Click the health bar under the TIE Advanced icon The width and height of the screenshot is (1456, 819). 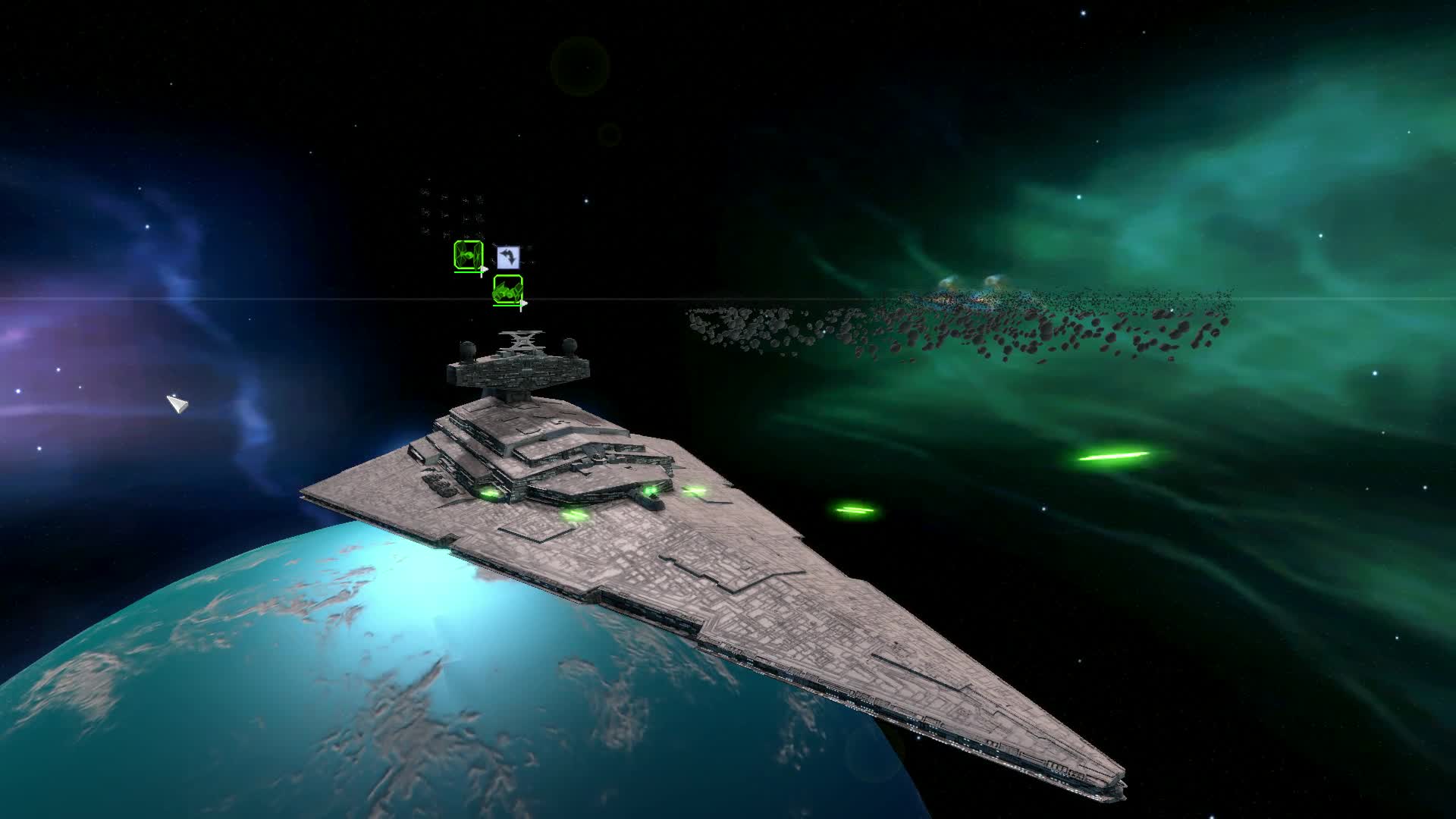coord(507,306)
